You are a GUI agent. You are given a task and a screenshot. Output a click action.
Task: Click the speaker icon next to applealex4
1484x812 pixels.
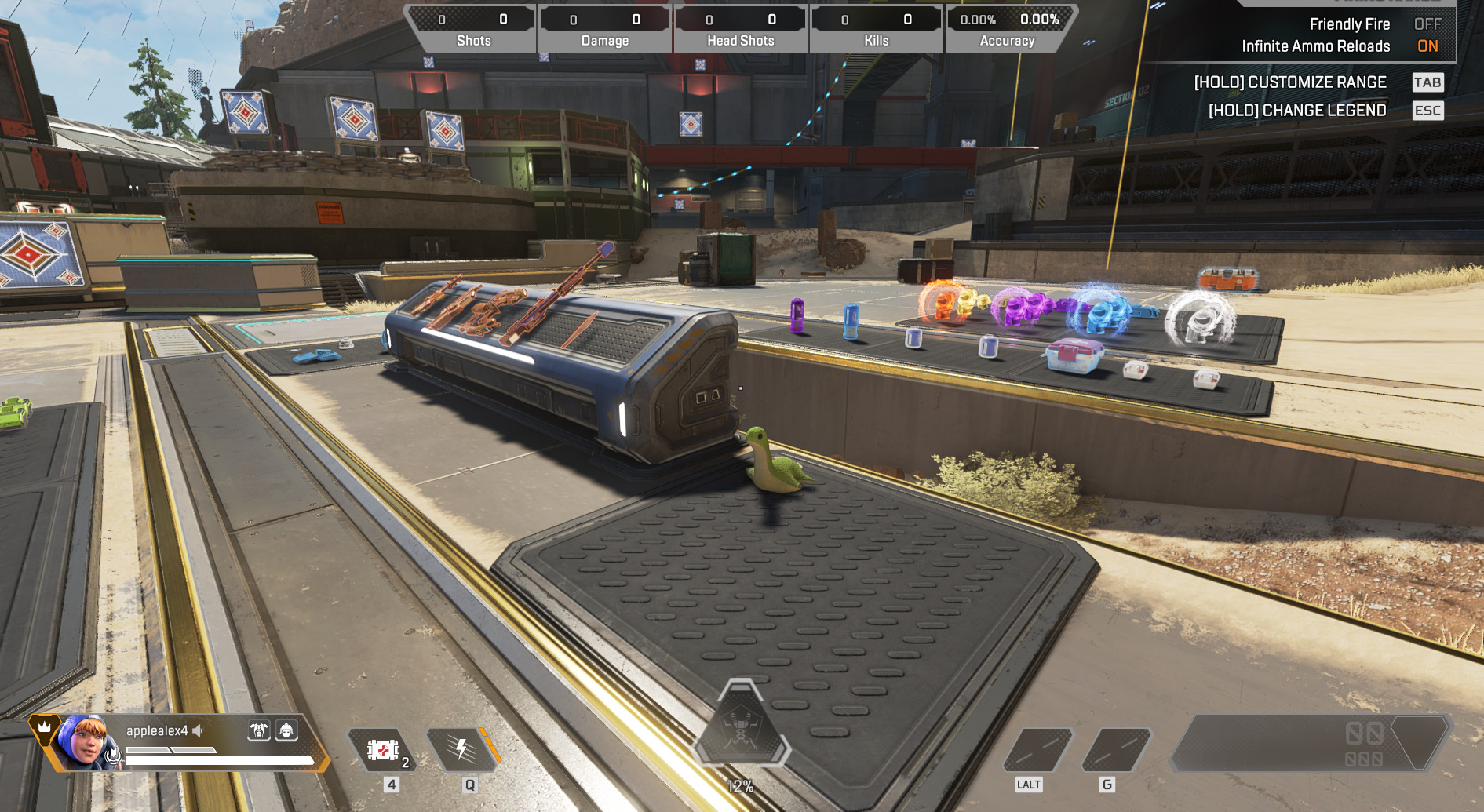click(x=198, y=730)
